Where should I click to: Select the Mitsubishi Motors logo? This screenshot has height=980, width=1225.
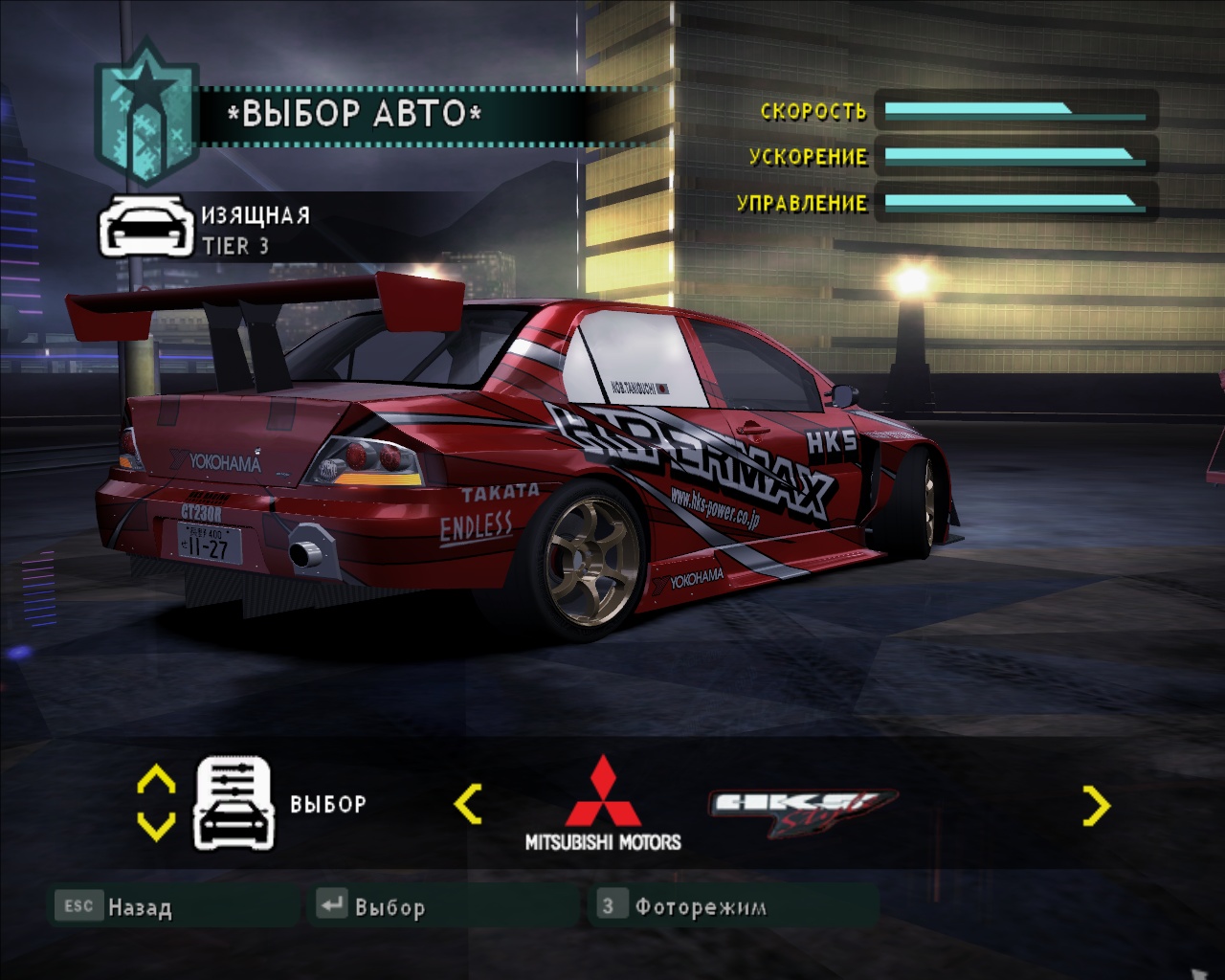(603, 804)
